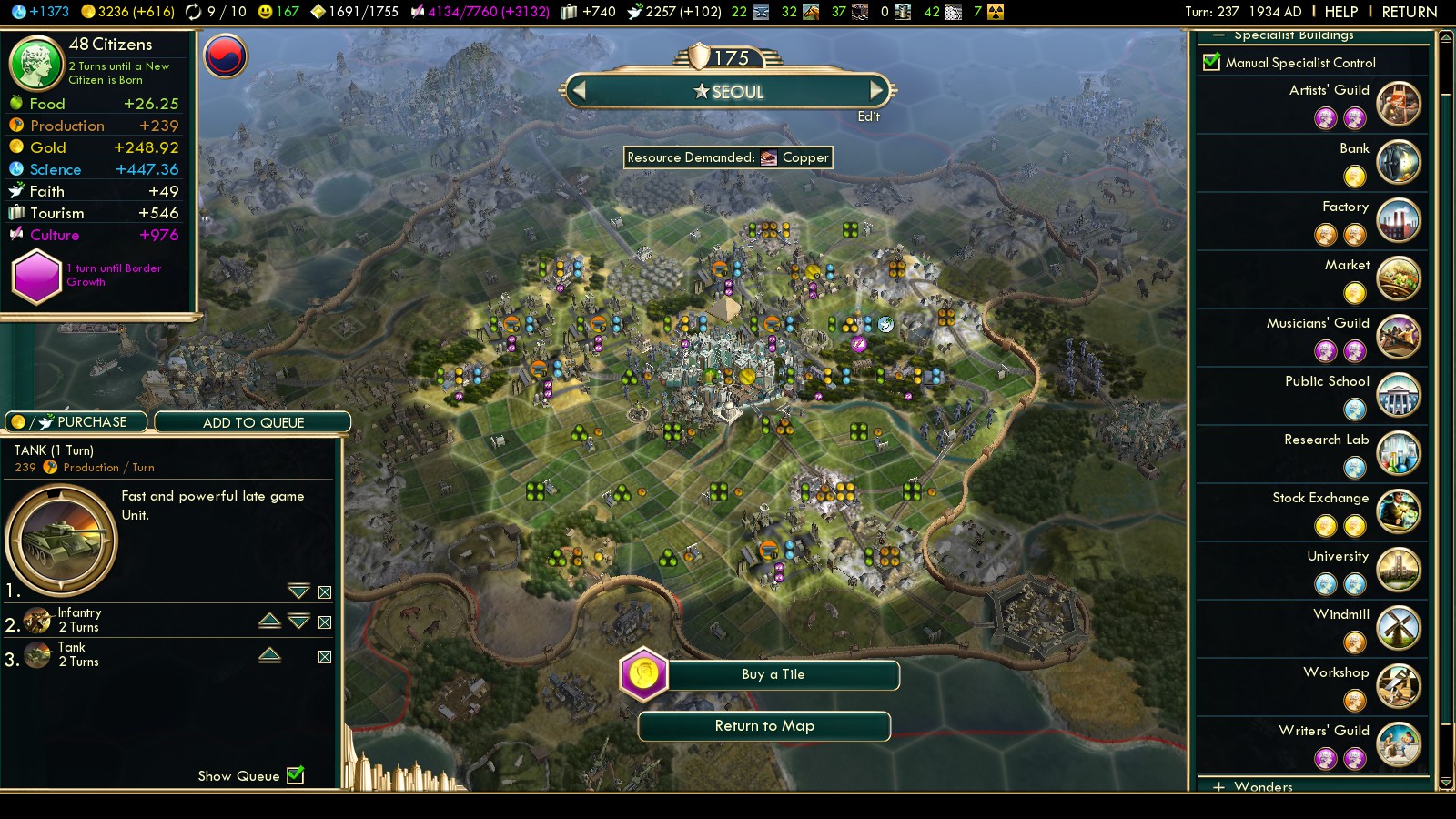
Task: Click Return in the top bar
Action: click(1409, 12)
